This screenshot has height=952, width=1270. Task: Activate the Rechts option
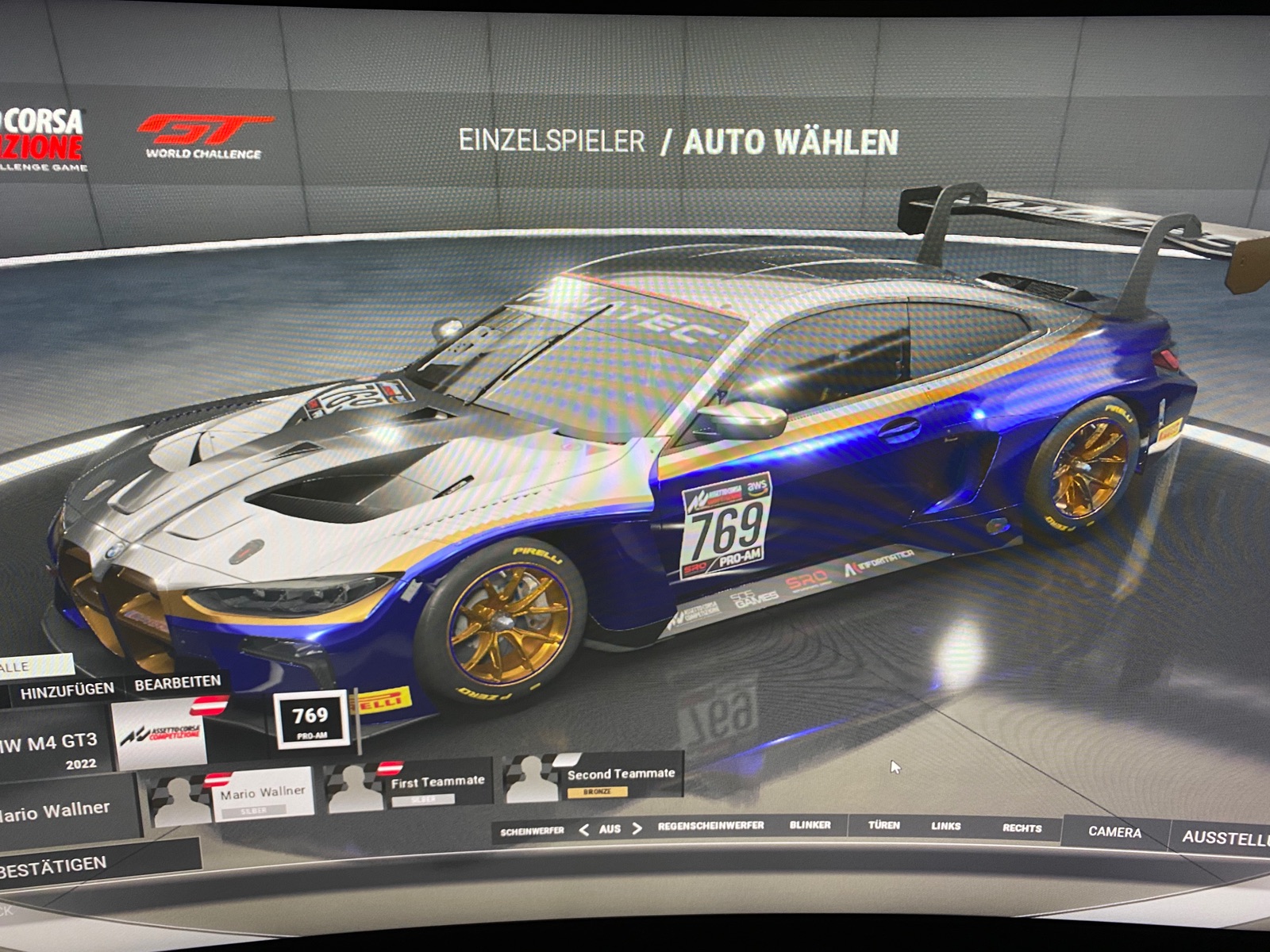pos(1022,828)
